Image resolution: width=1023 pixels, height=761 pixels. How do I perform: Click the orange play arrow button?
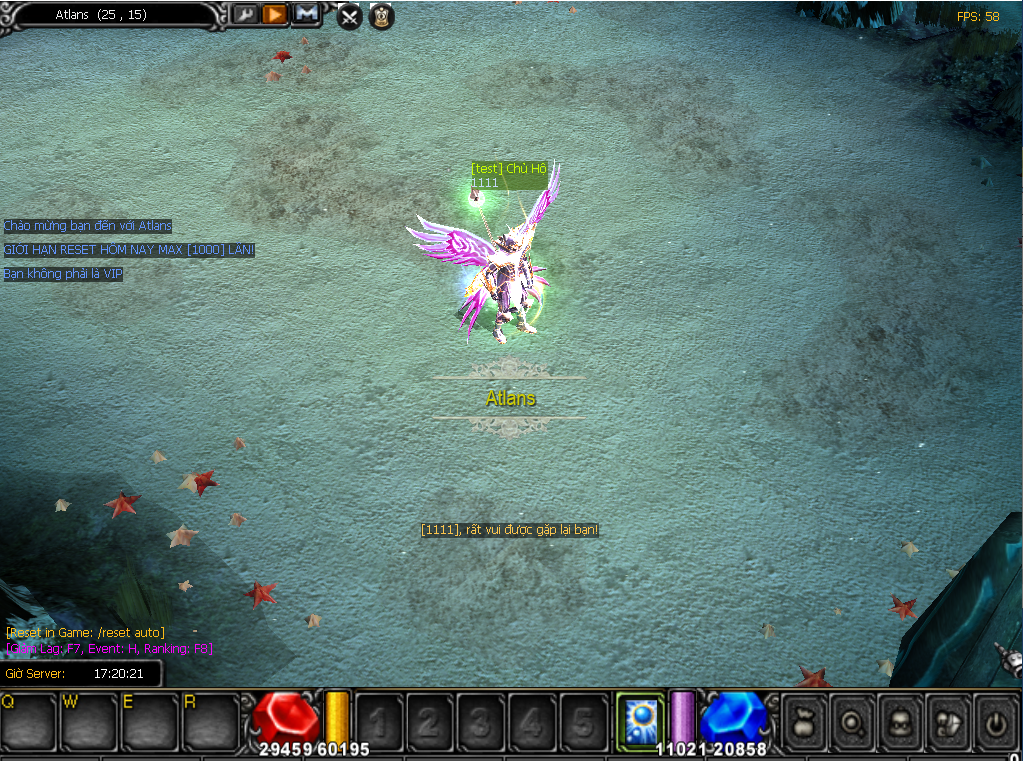[x=274, y=14]
